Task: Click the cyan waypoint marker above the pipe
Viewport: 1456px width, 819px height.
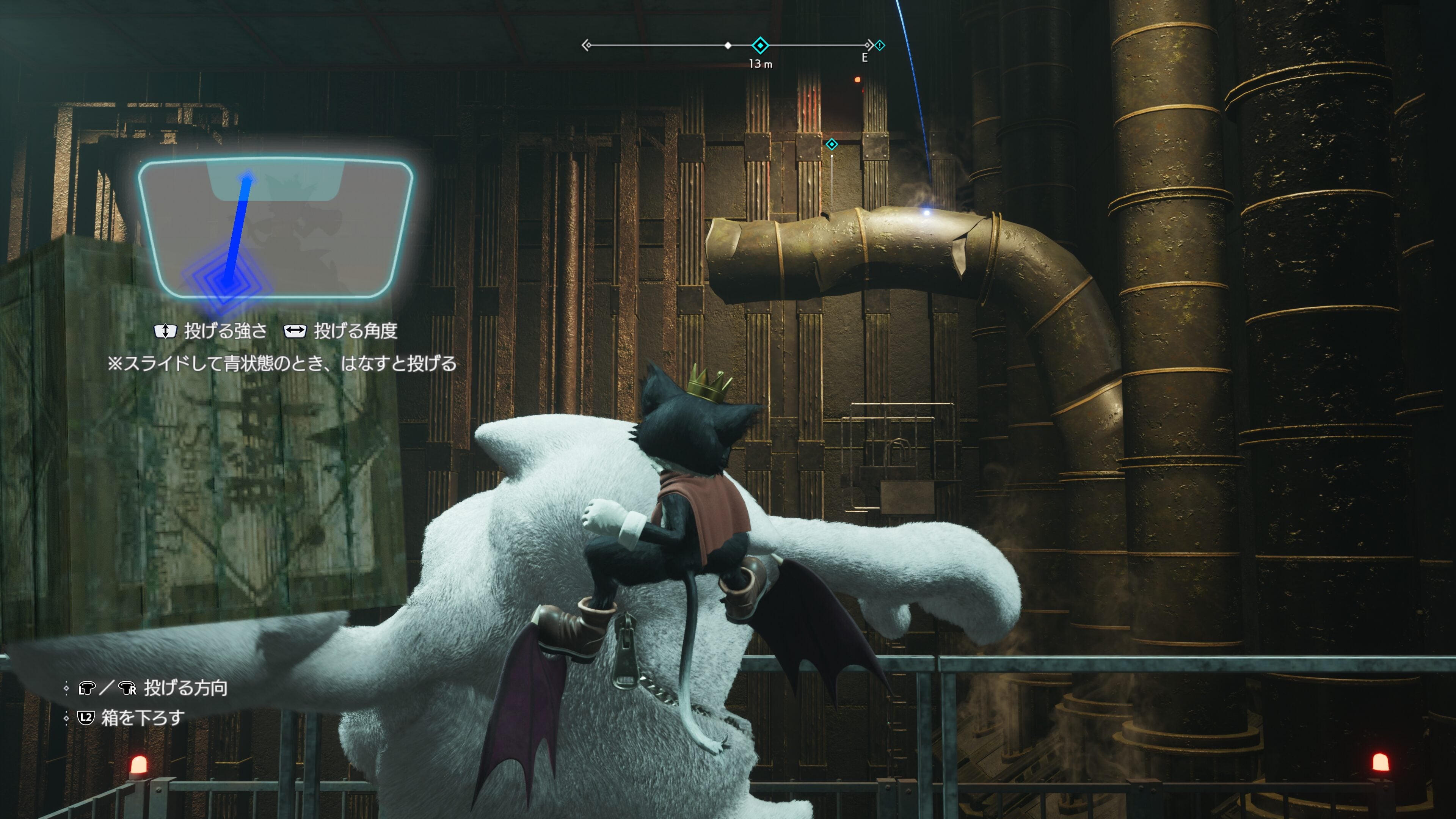Action: 832,145
